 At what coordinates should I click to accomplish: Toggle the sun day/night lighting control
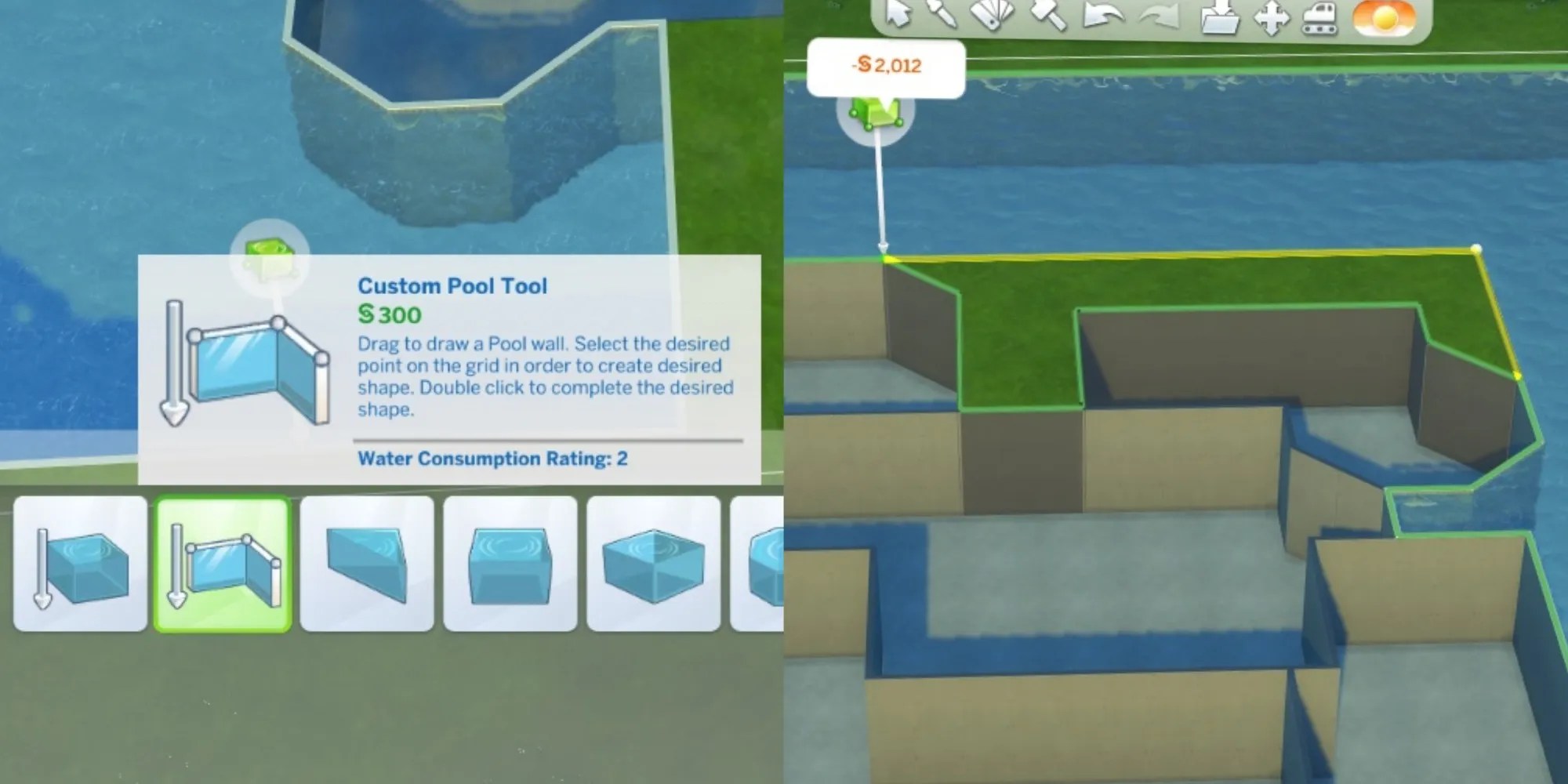[x=1384, y=20]
